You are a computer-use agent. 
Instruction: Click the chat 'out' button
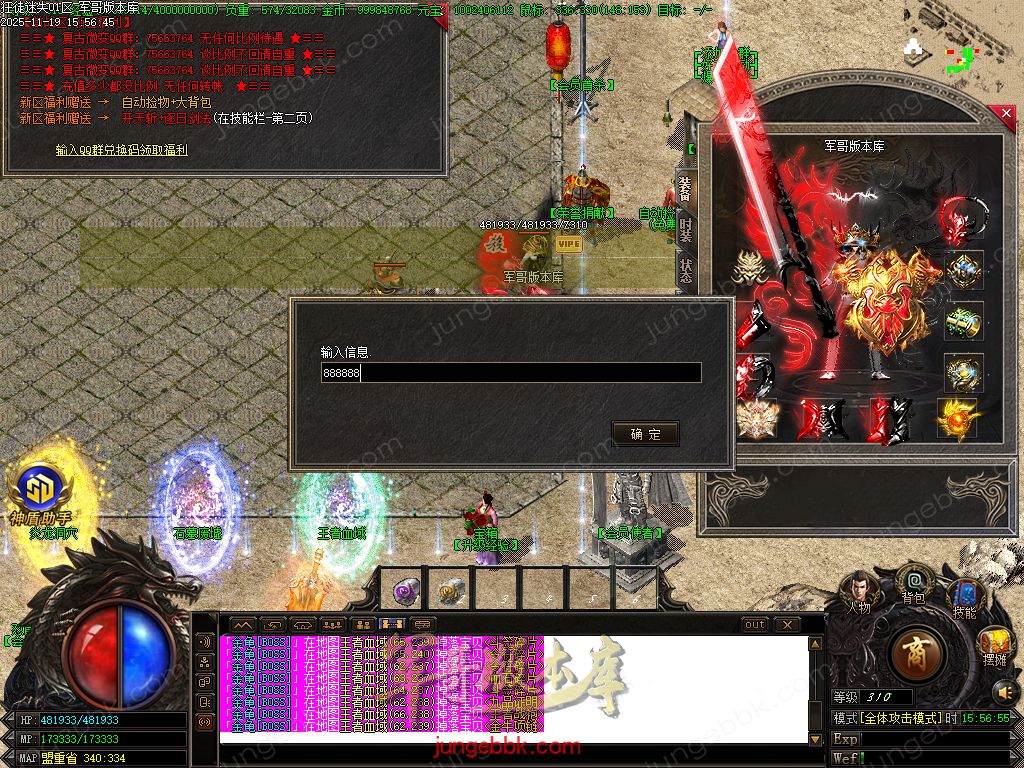(755, 625)
